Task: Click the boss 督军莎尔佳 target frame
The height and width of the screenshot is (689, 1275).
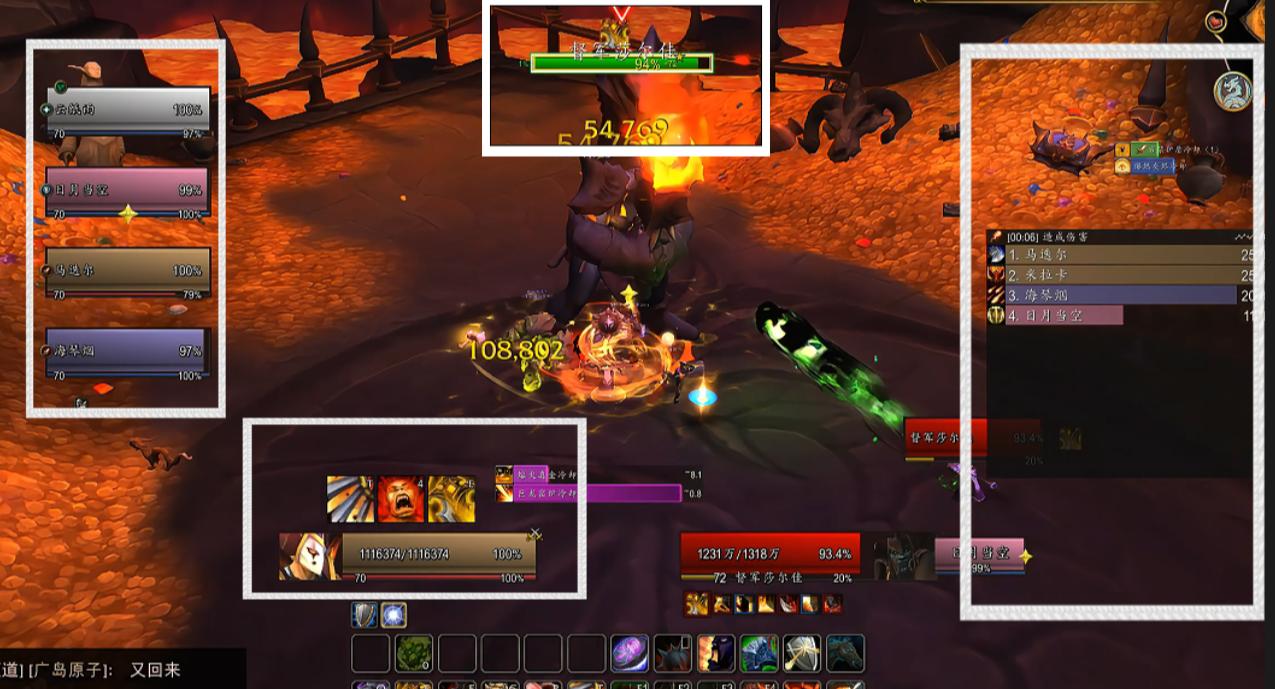Action: point(770,554)
